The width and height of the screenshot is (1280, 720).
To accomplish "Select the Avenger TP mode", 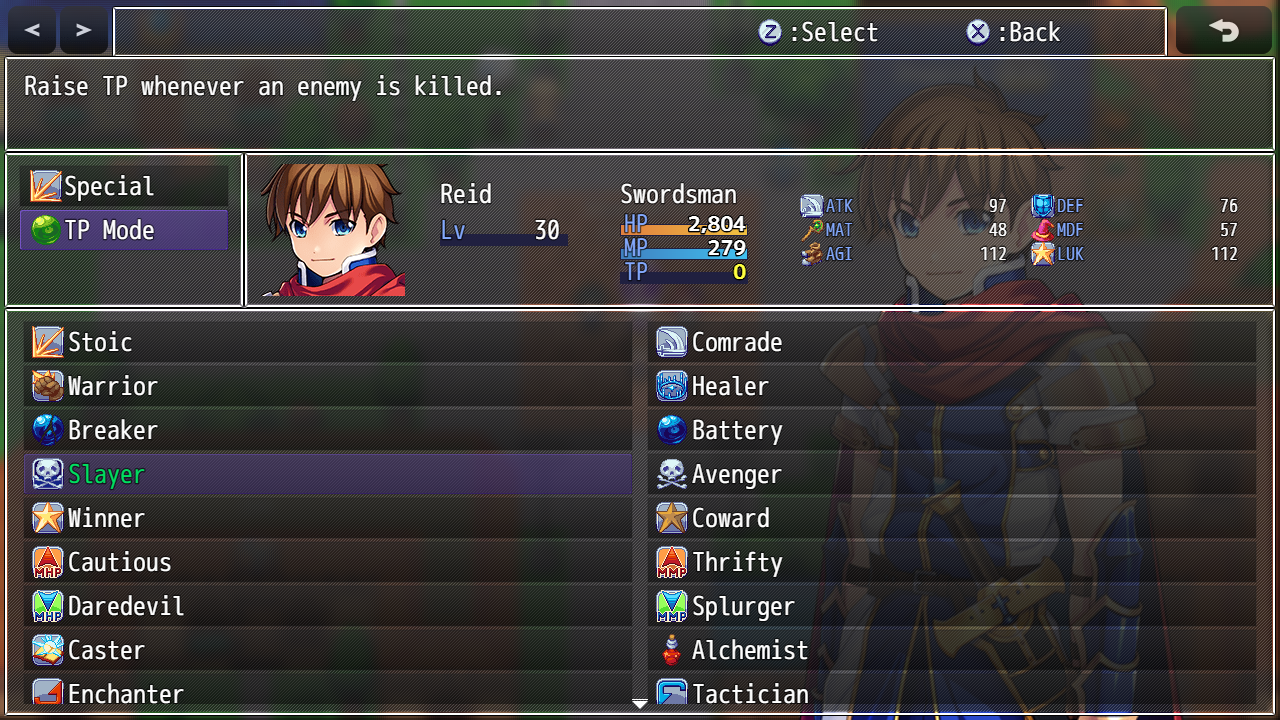I will point(952,475).
